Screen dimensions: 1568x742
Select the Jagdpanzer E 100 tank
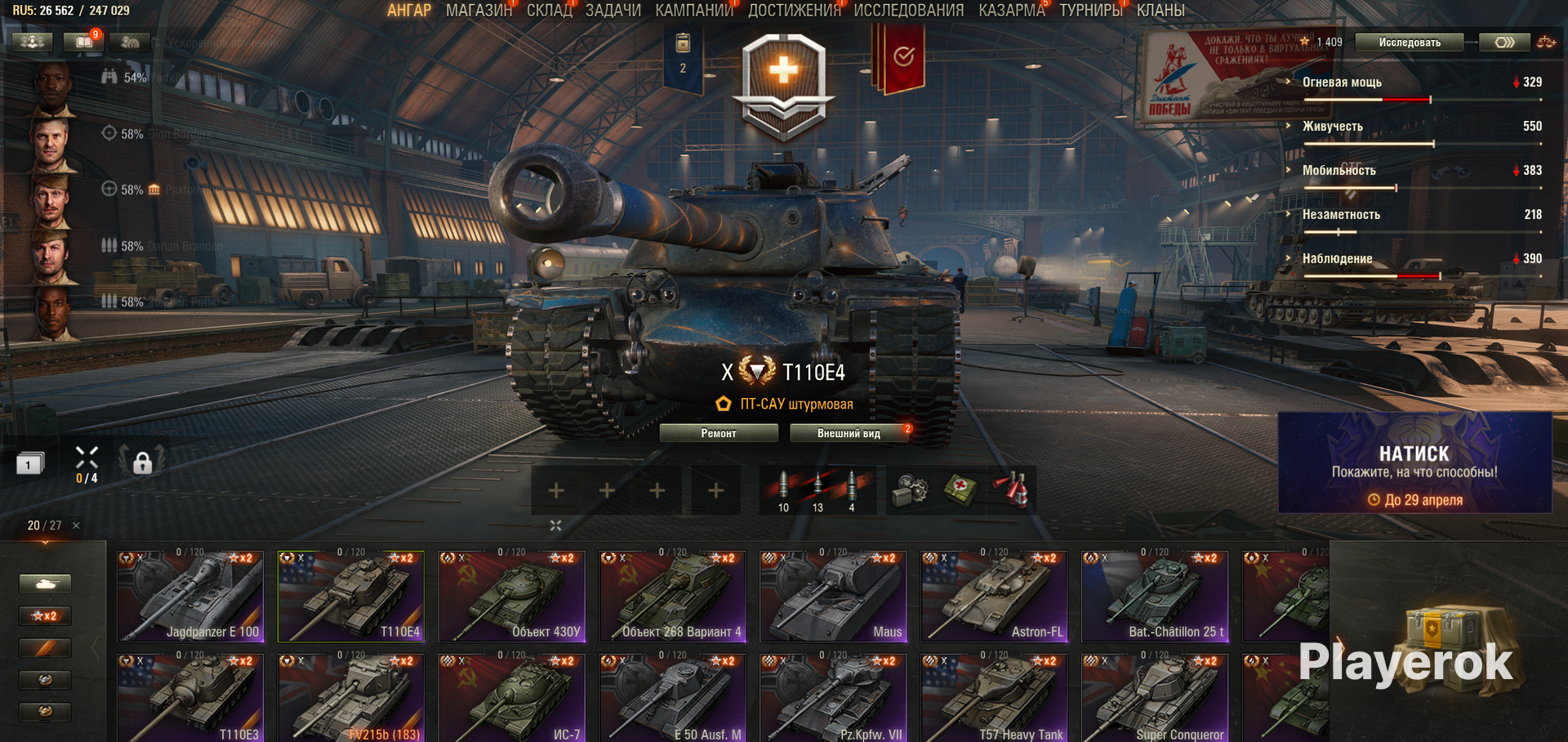(190, 597)
